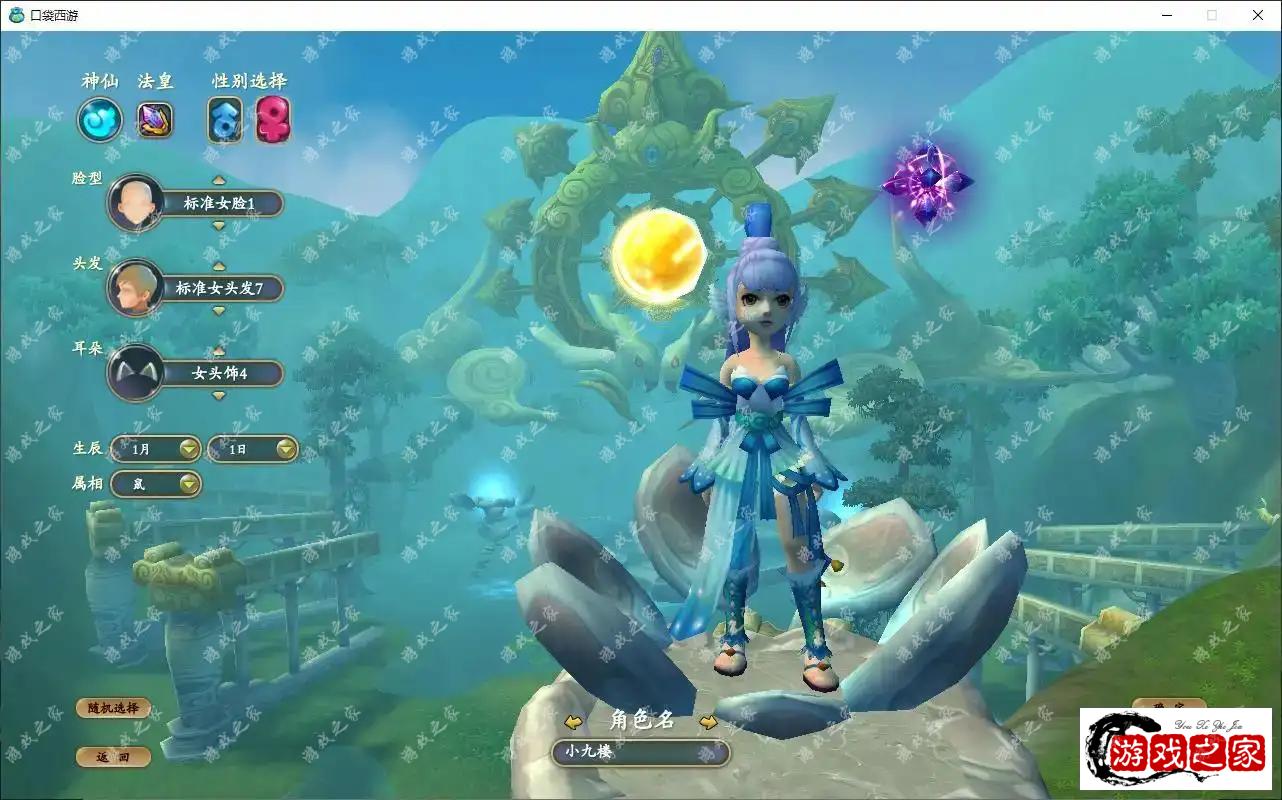
Task: Click the down arrow below 女头饰4
Action: [x=219, y=396]
